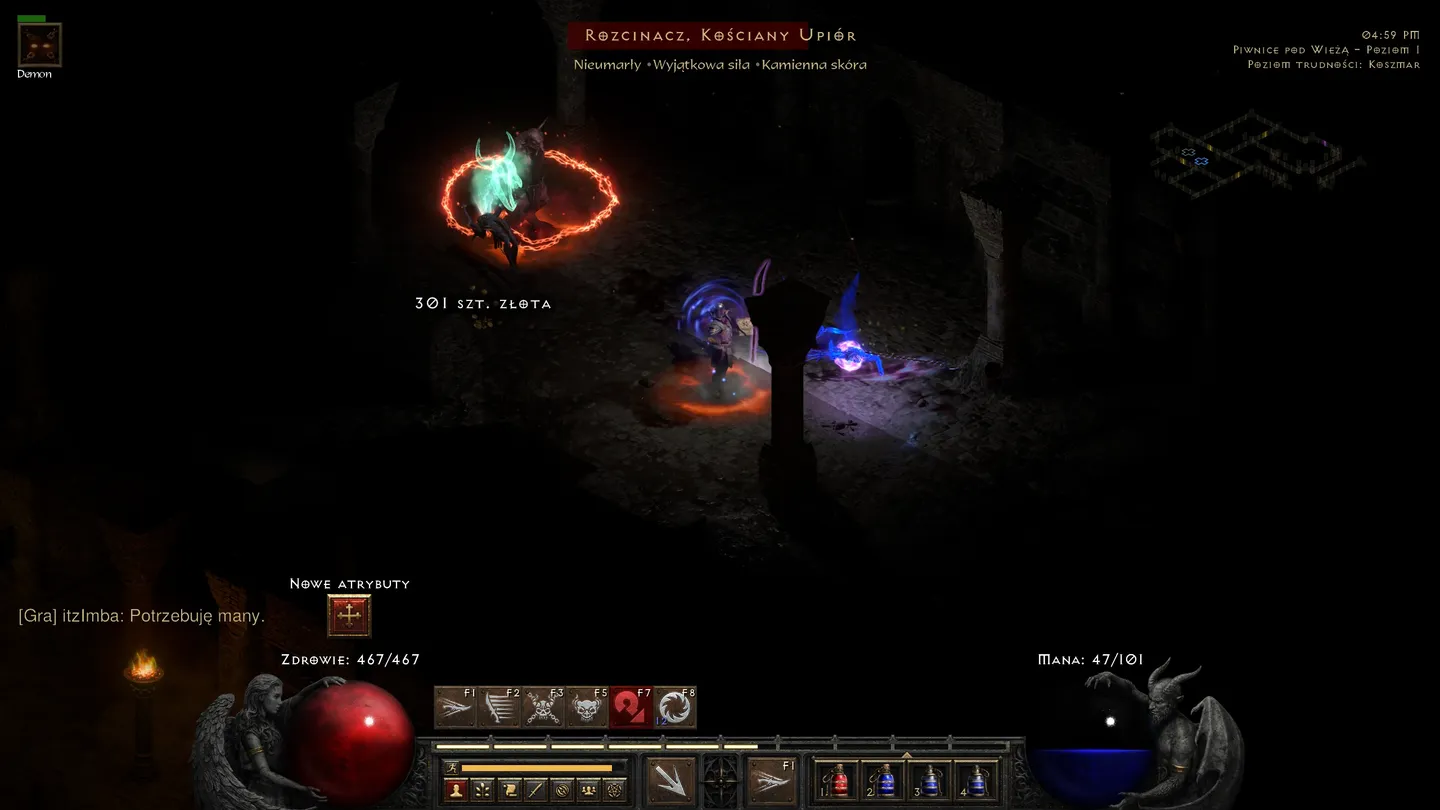1440x810 pixels.
Task: Change the left mouse skill arrow button
Action: (671, 780)
